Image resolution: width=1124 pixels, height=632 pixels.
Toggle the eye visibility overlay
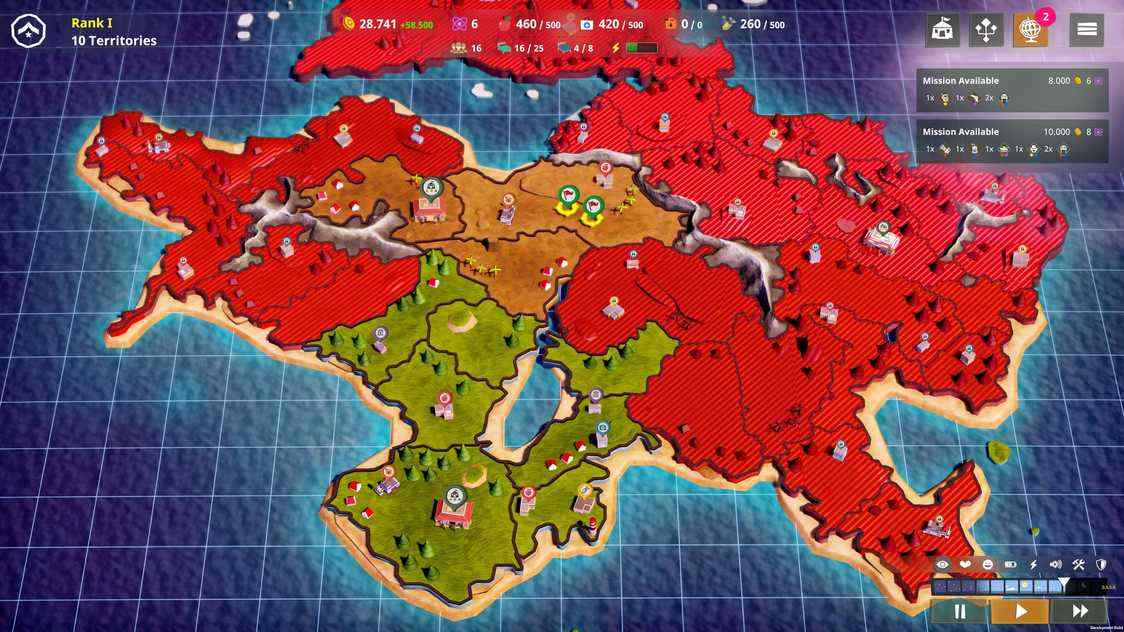942,565
